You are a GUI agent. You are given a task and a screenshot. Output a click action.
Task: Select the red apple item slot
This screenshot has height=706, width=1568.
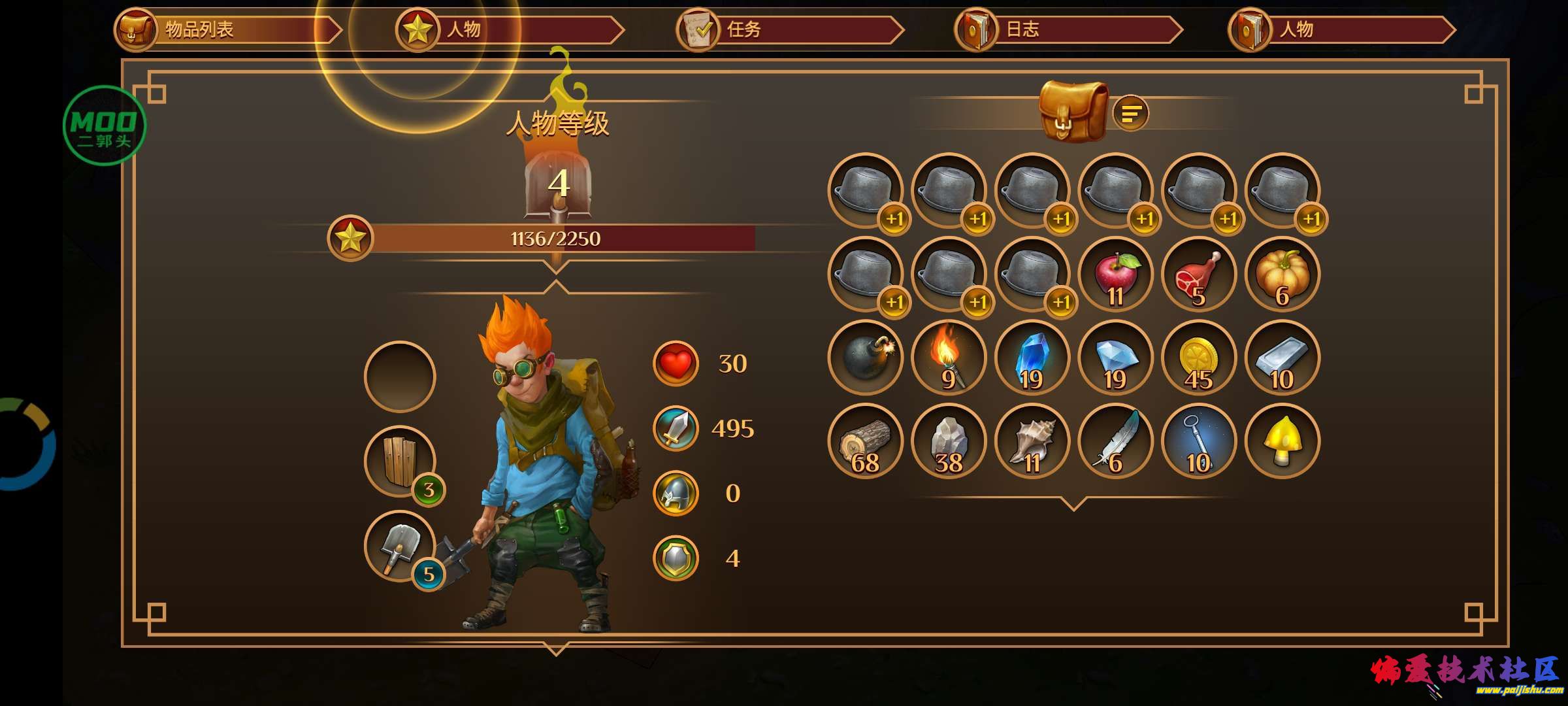point(1116,275)
